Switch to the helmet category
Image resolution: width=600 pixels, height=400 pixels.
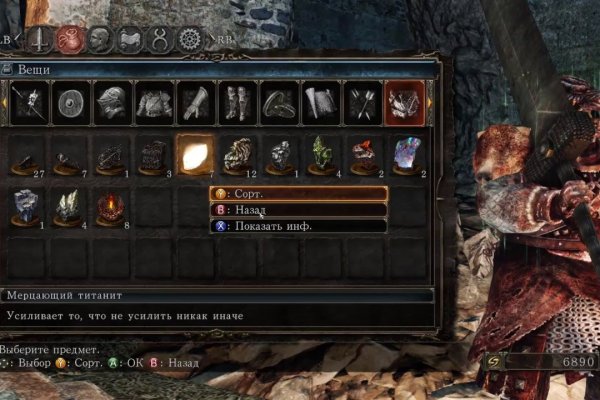click(110, 103)
